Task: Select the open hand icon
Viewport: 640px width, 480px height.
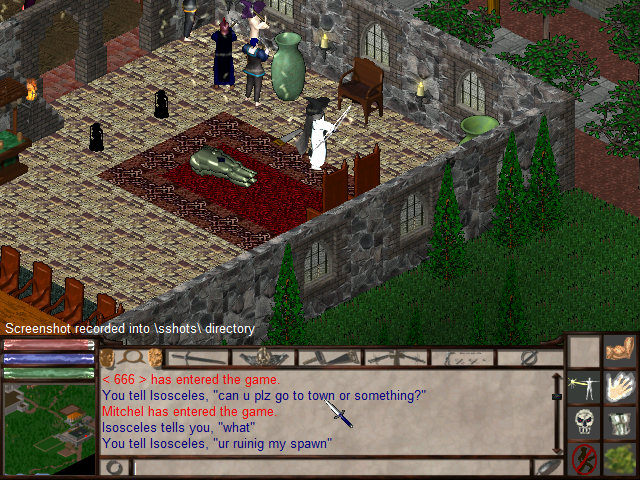Action: [x=621, y=385]
